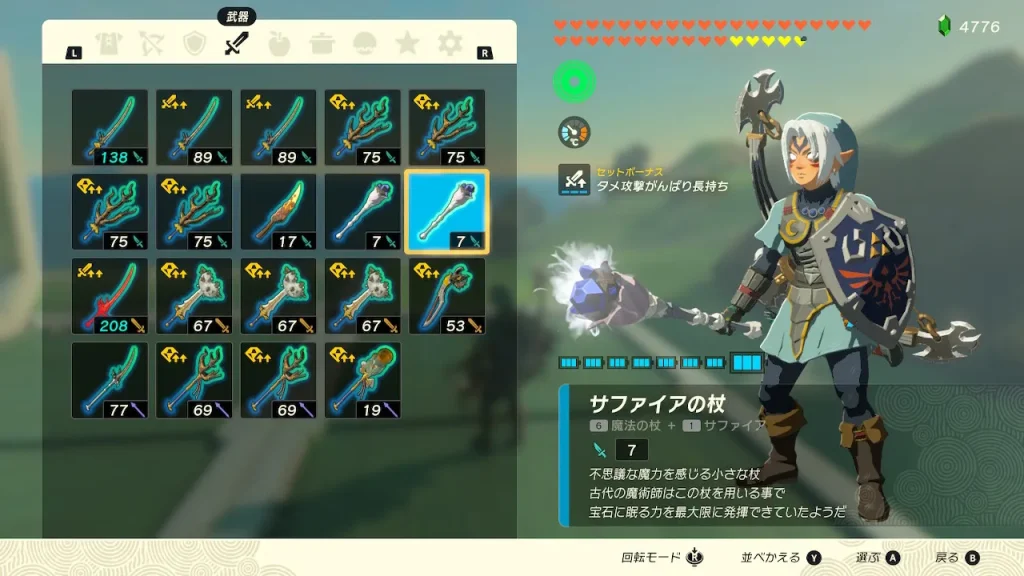Switch to the armor tab
1024x576 pixels.
coord(108,44)
